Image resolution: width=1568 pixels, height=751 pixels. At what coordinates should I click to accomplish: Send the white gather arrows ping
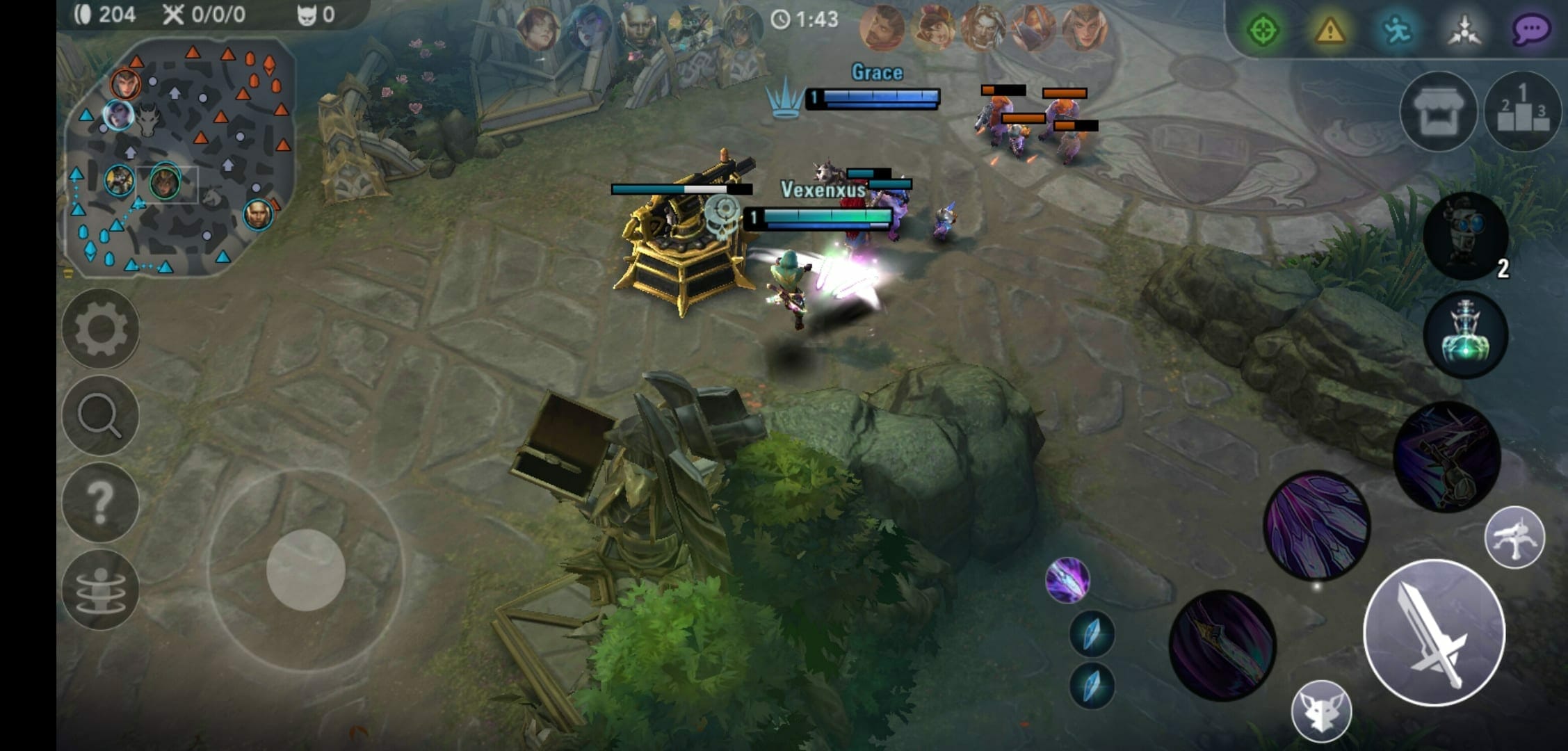tap(1464, 30)
